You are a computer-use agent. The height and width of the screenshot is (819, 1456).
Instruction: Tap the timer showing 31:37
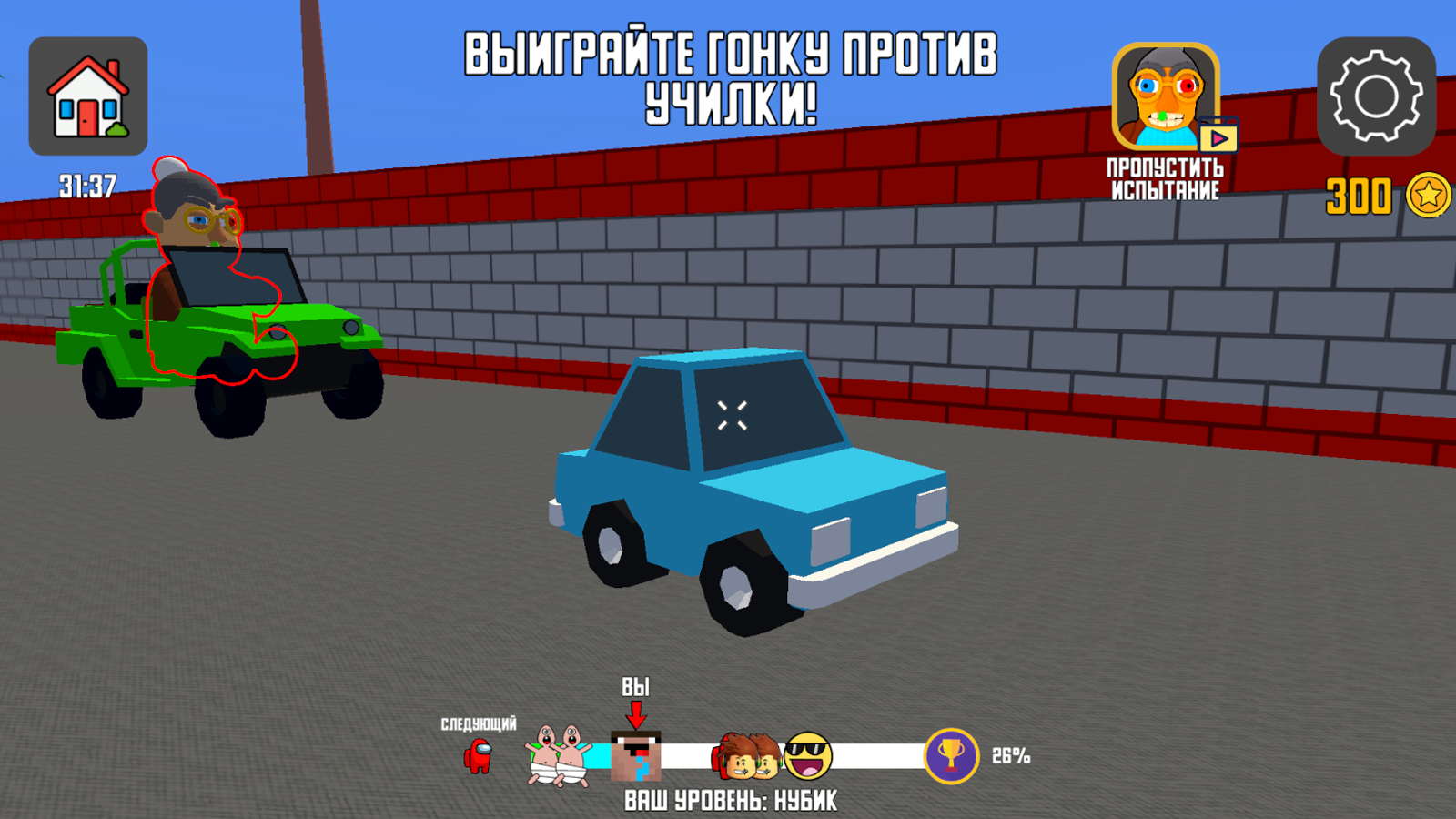(x=85, y=187)
